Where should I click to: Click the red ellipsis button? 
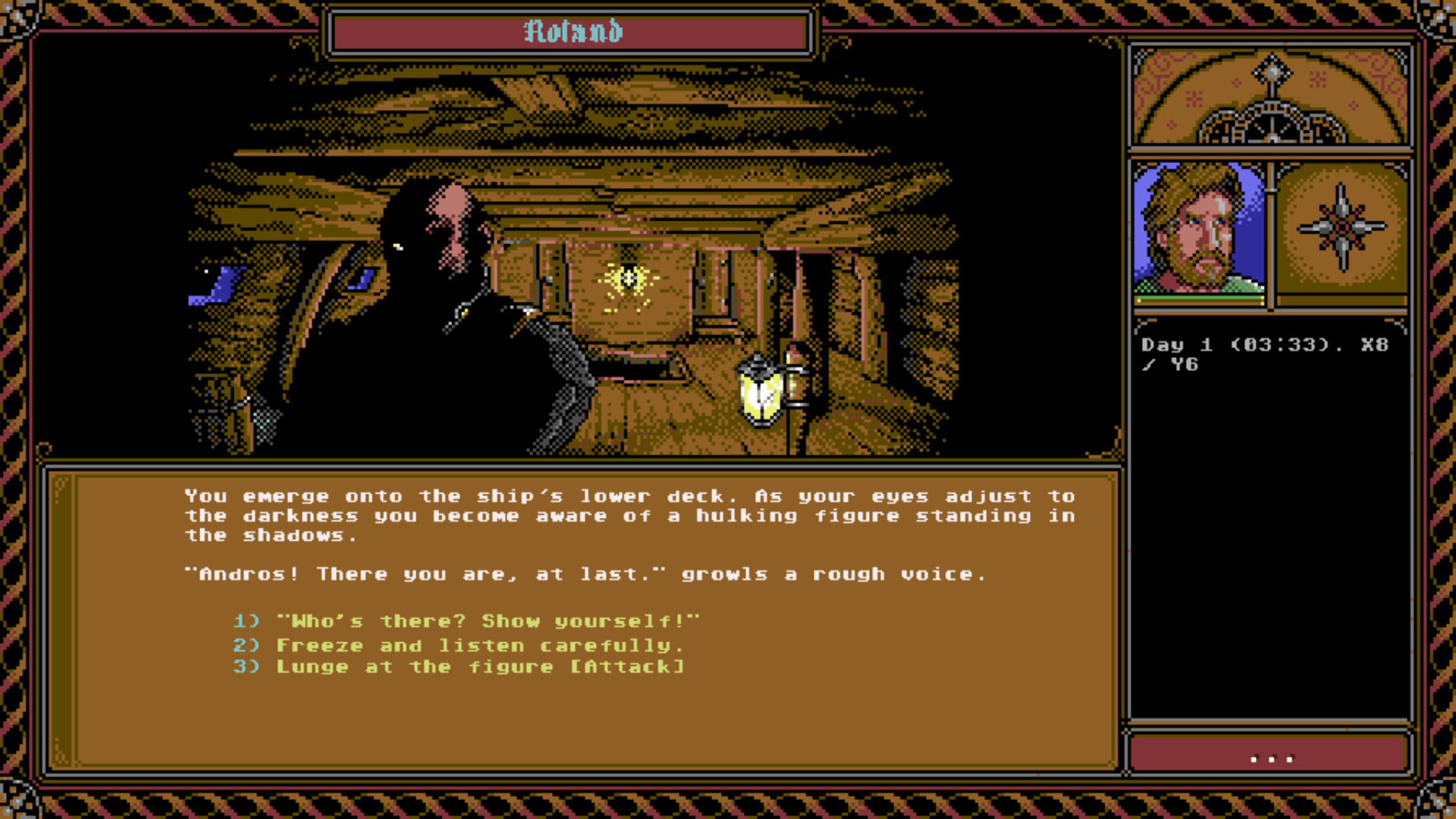point(1270,756)
